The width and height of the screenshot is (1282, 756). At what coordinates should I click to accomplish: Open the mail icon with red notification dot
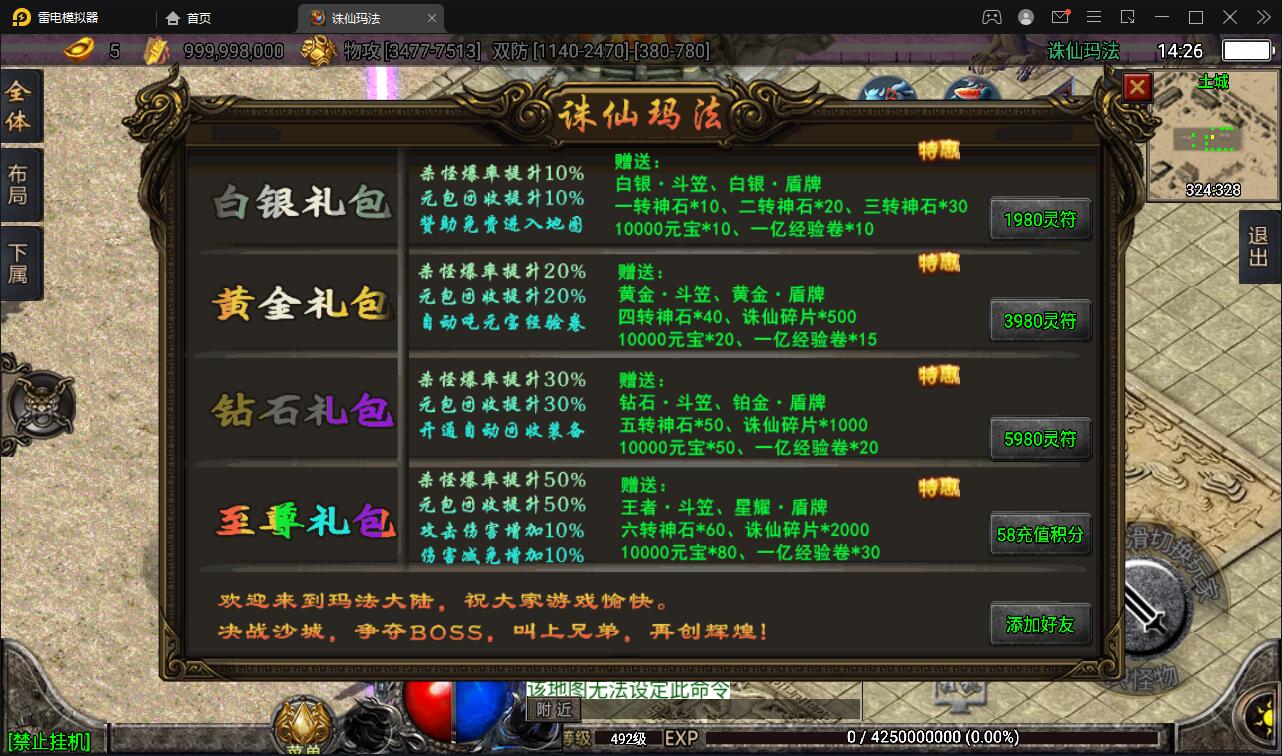click(x=1062, y=16)
